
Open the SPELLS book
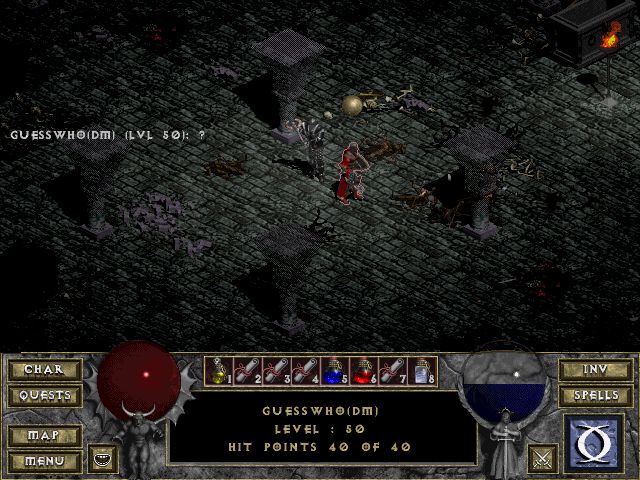[x=595, y=396]
